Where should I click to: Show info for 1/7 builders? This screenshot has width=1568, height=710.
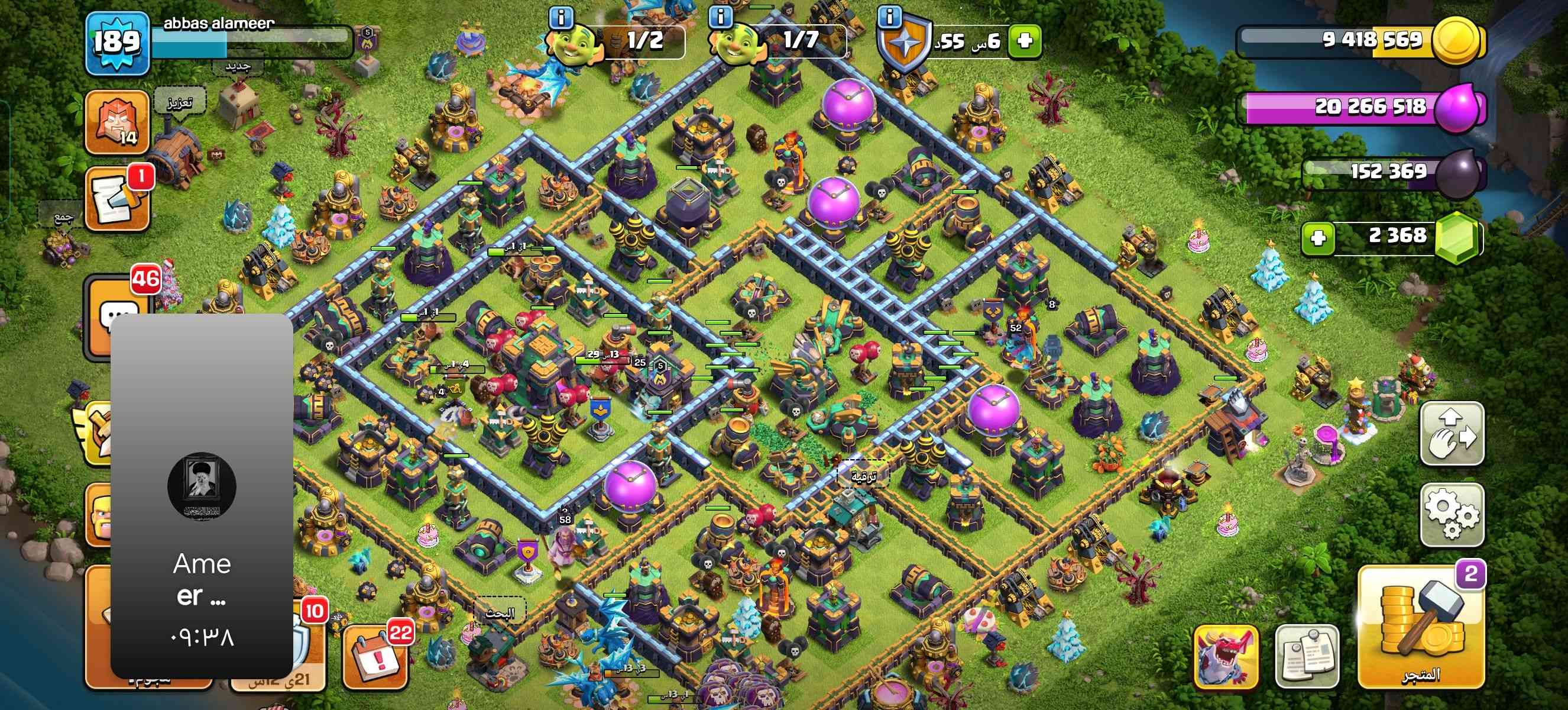coord(721,17)
